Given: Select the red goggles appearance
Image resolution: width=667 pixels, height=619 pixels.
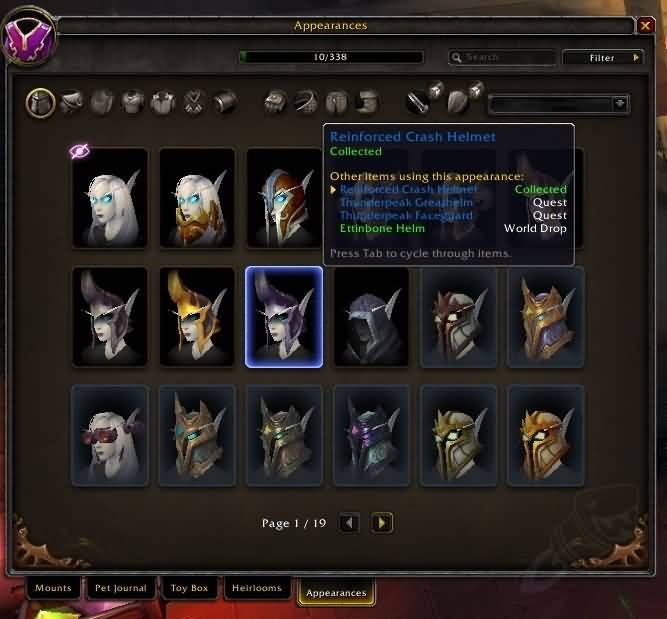Looking at the screenshot, I should click(x=110, y=435).
